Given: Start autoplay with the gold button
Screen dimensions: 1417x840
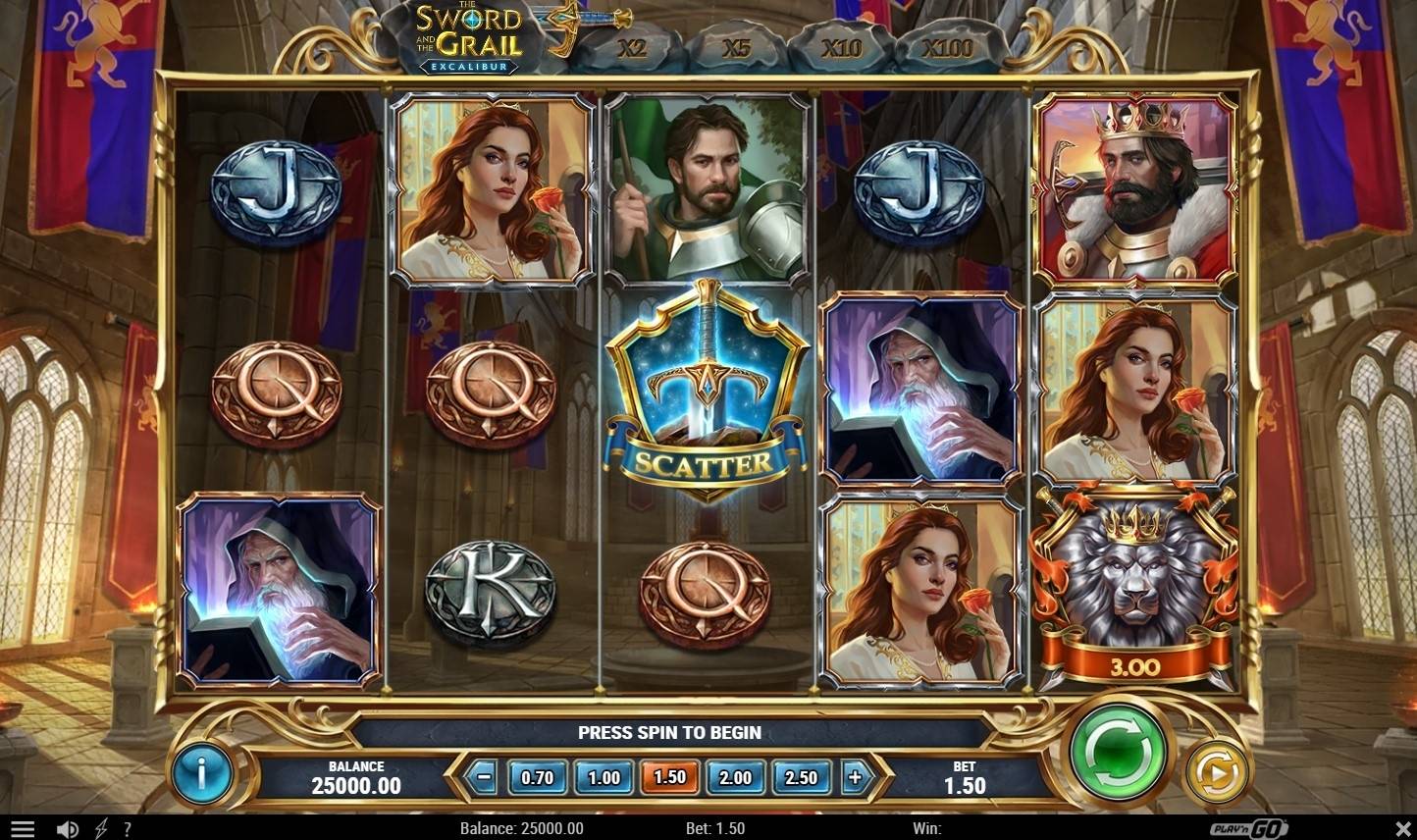Looking at the screenshot, I should point(1216,772).
